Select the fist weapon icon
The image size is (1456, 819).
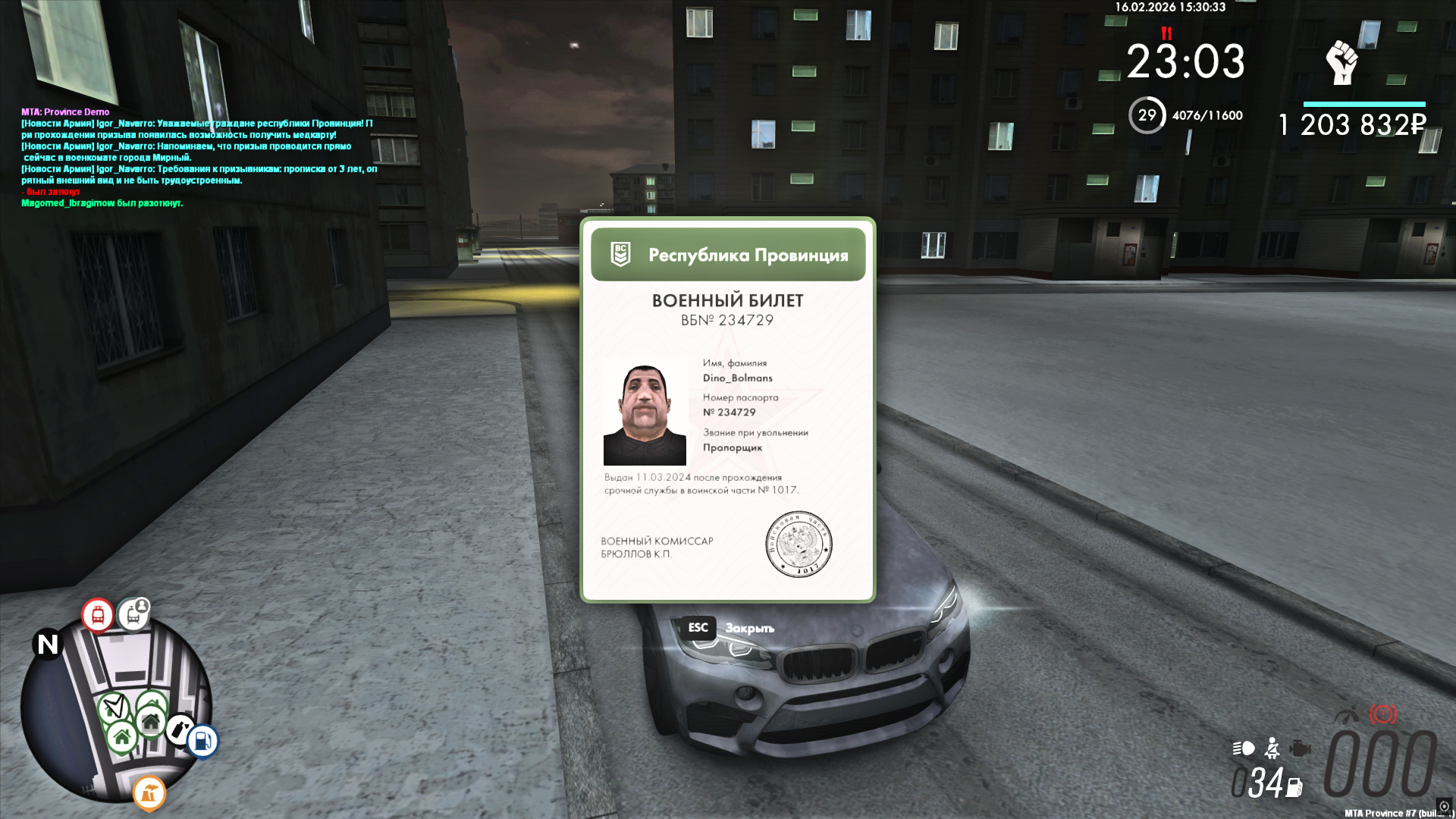(1341, 62)
